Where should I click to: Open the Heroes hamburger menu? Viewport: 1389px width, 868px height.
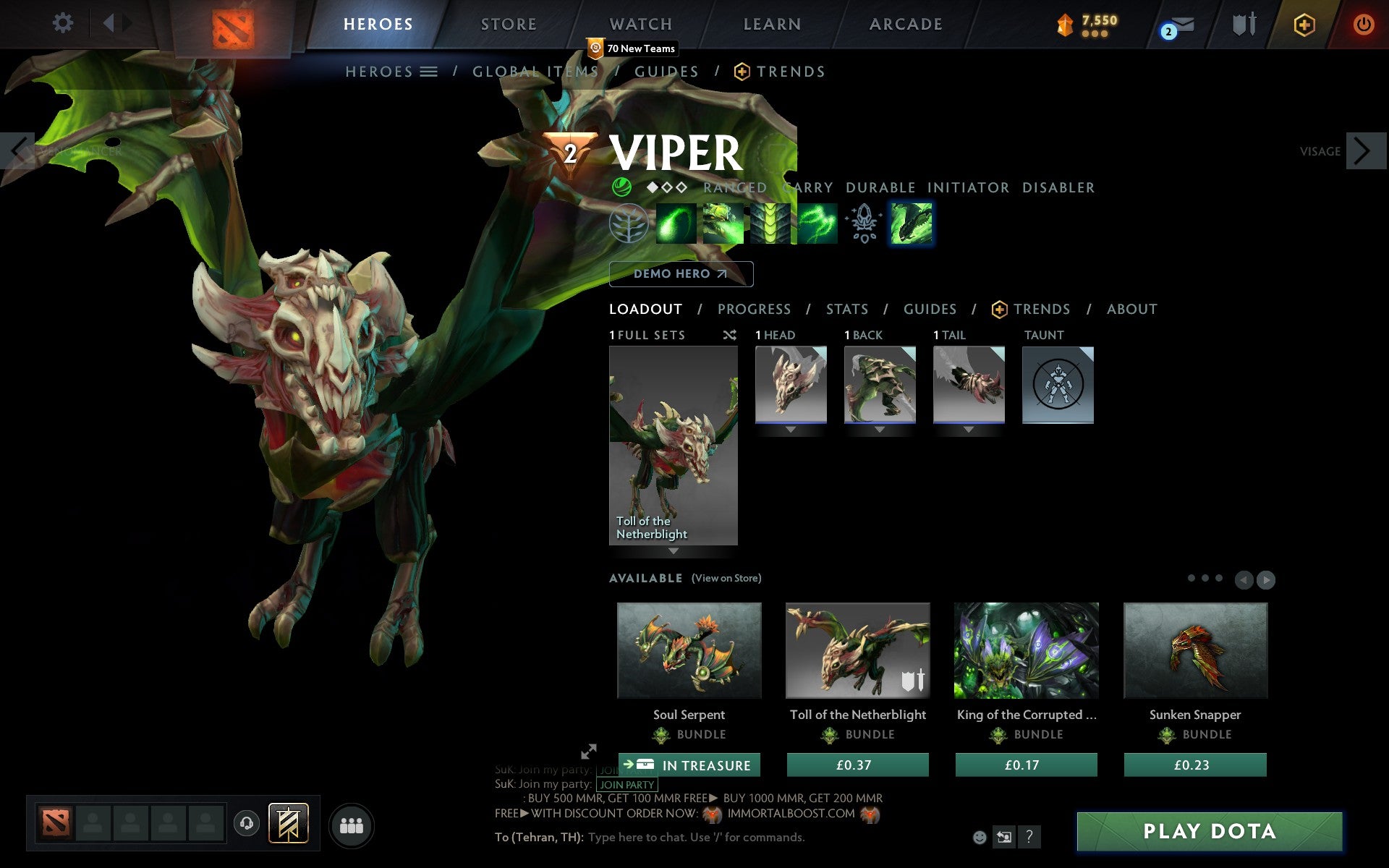430,72
